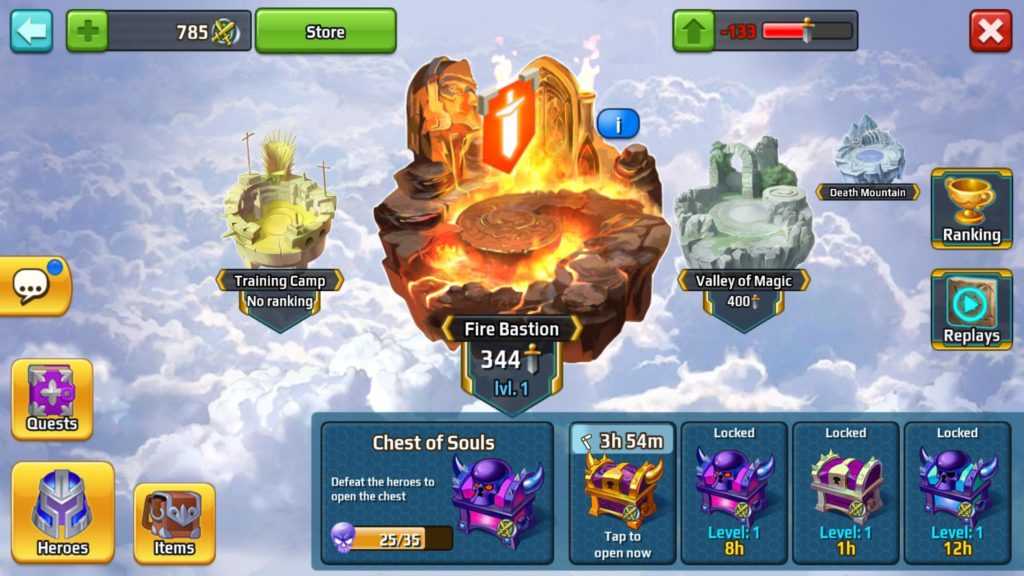1024x576 pixels.
Task: Open the chat bubble
Action: pyautogui.click(x=34, y=287)
